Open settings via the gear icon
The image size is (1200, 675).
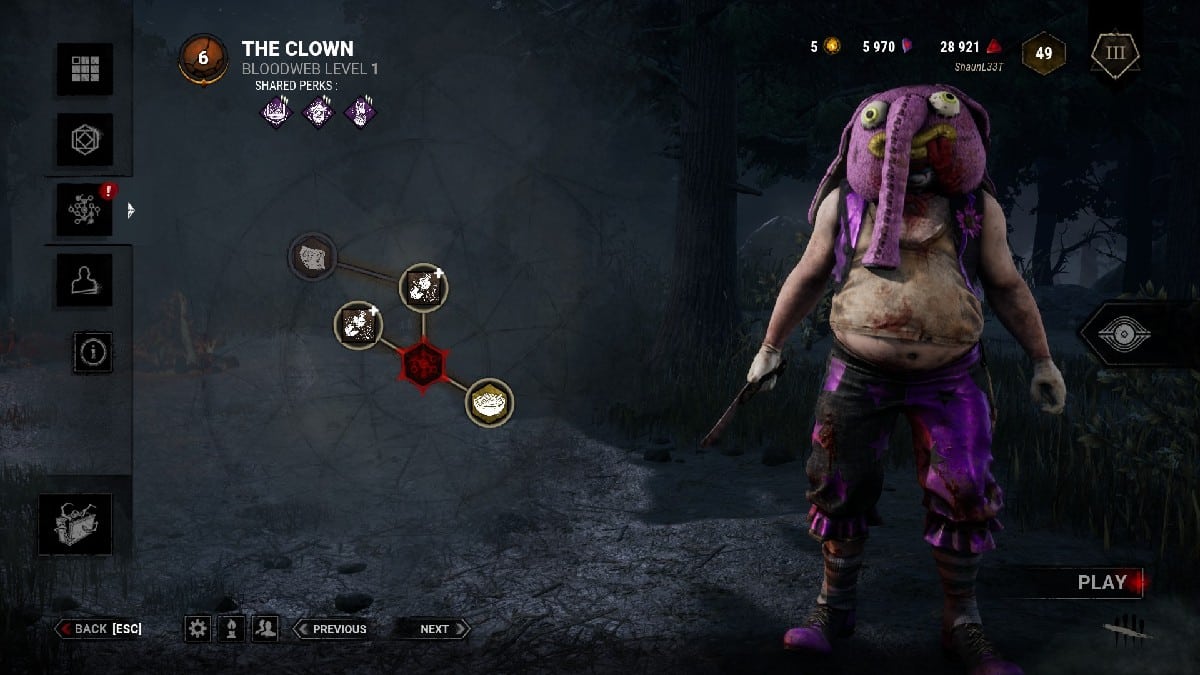[x=198, y=628]
